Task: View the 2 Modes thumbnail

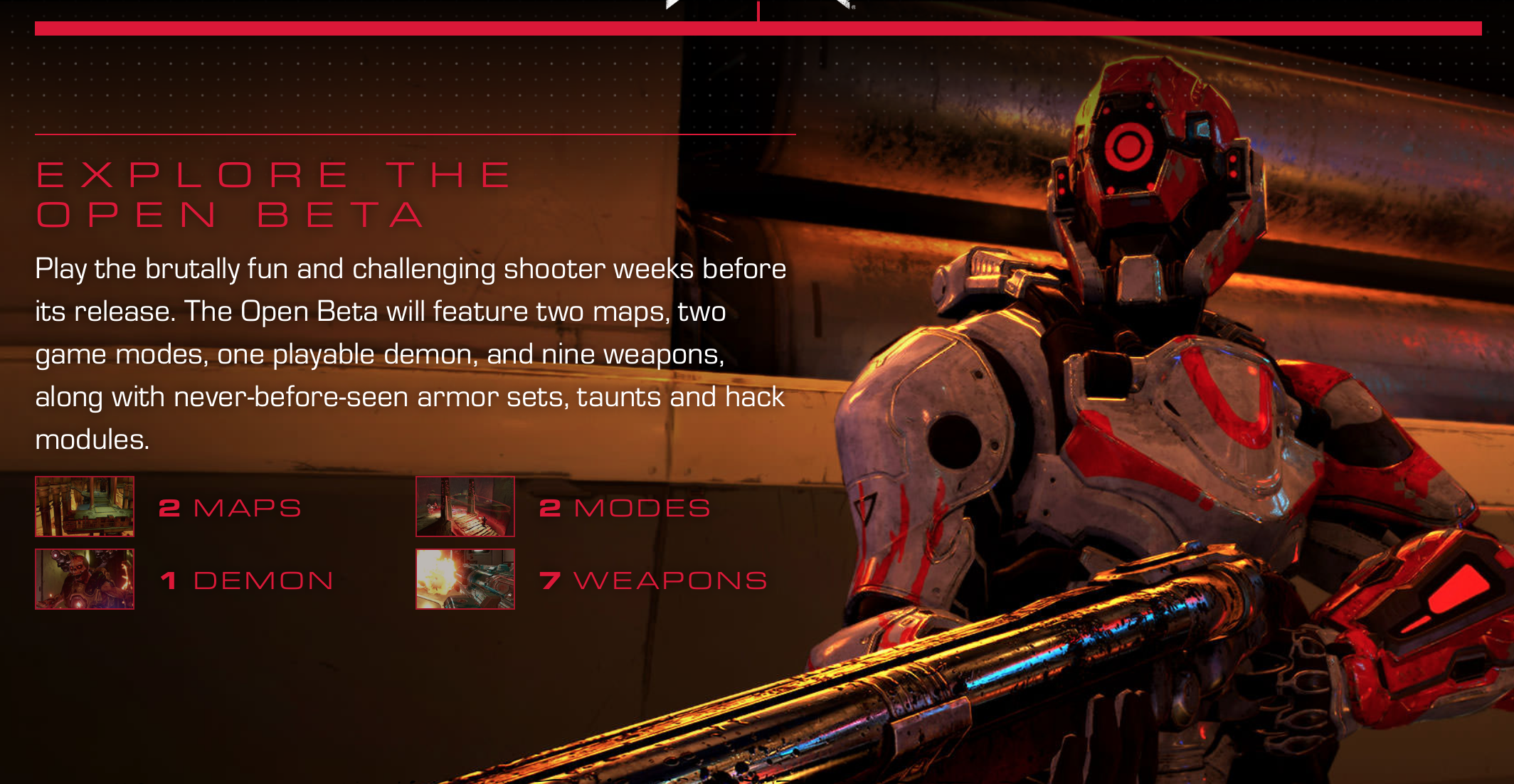Action: tap(465, 507)
